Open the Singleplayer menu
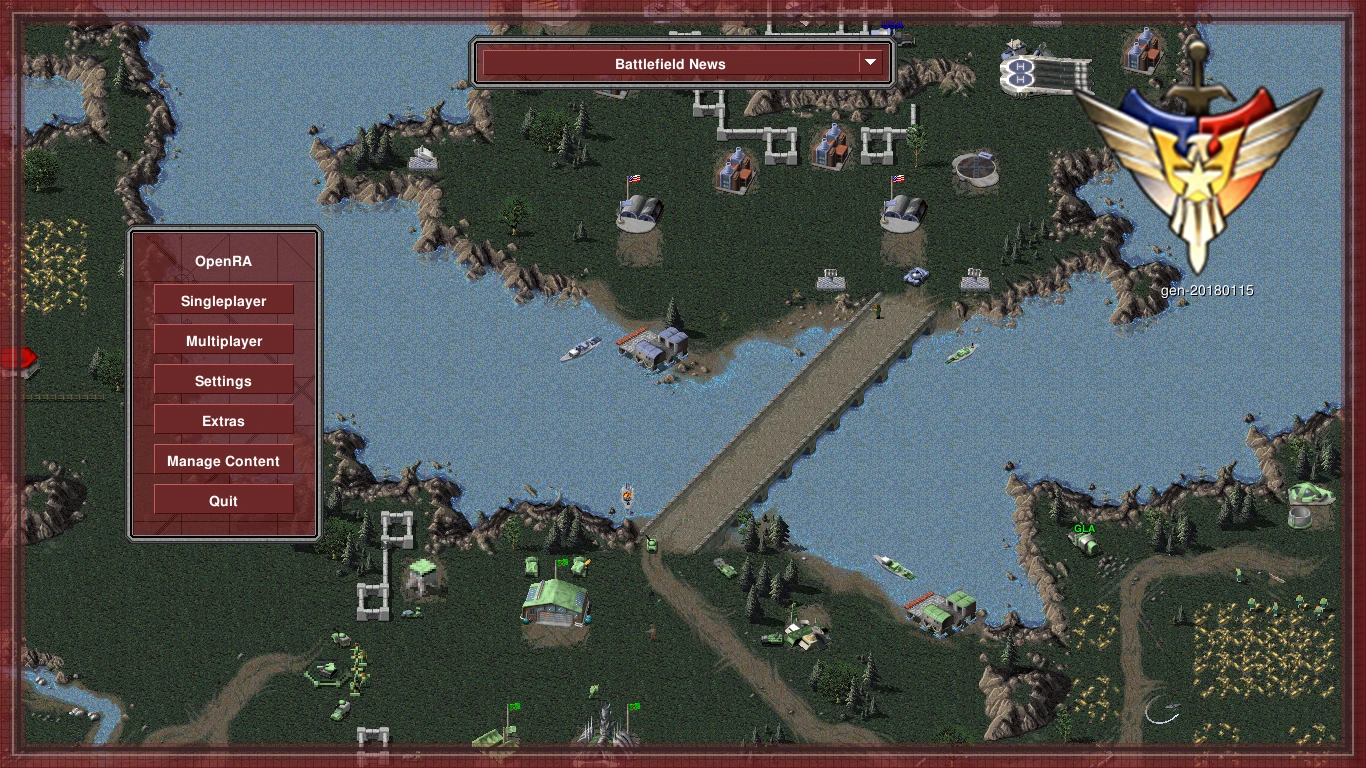1366x768 pixels. (x=223, y=301)
